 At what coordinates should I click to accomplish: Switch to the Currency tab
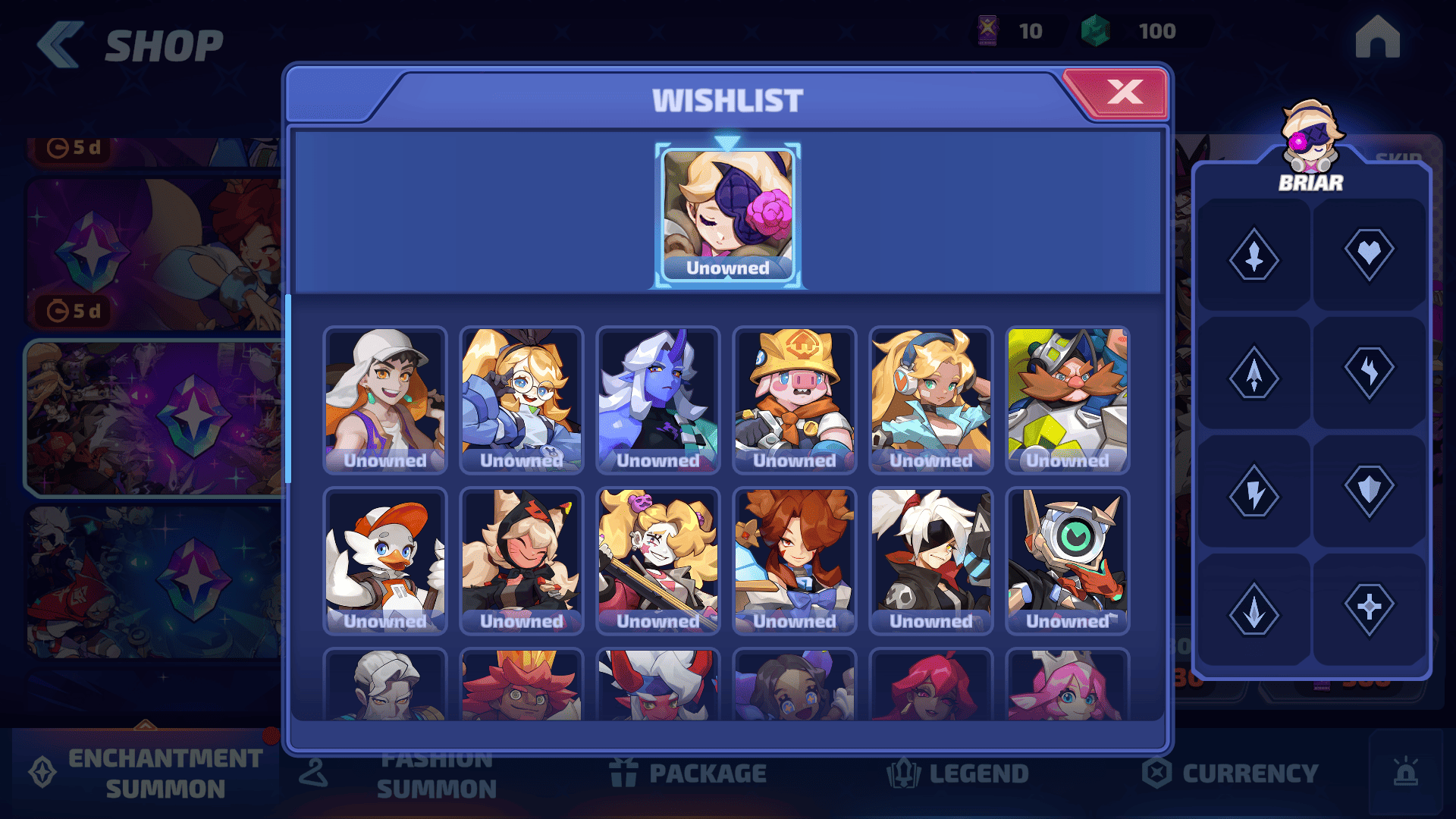click(1232, 773)
